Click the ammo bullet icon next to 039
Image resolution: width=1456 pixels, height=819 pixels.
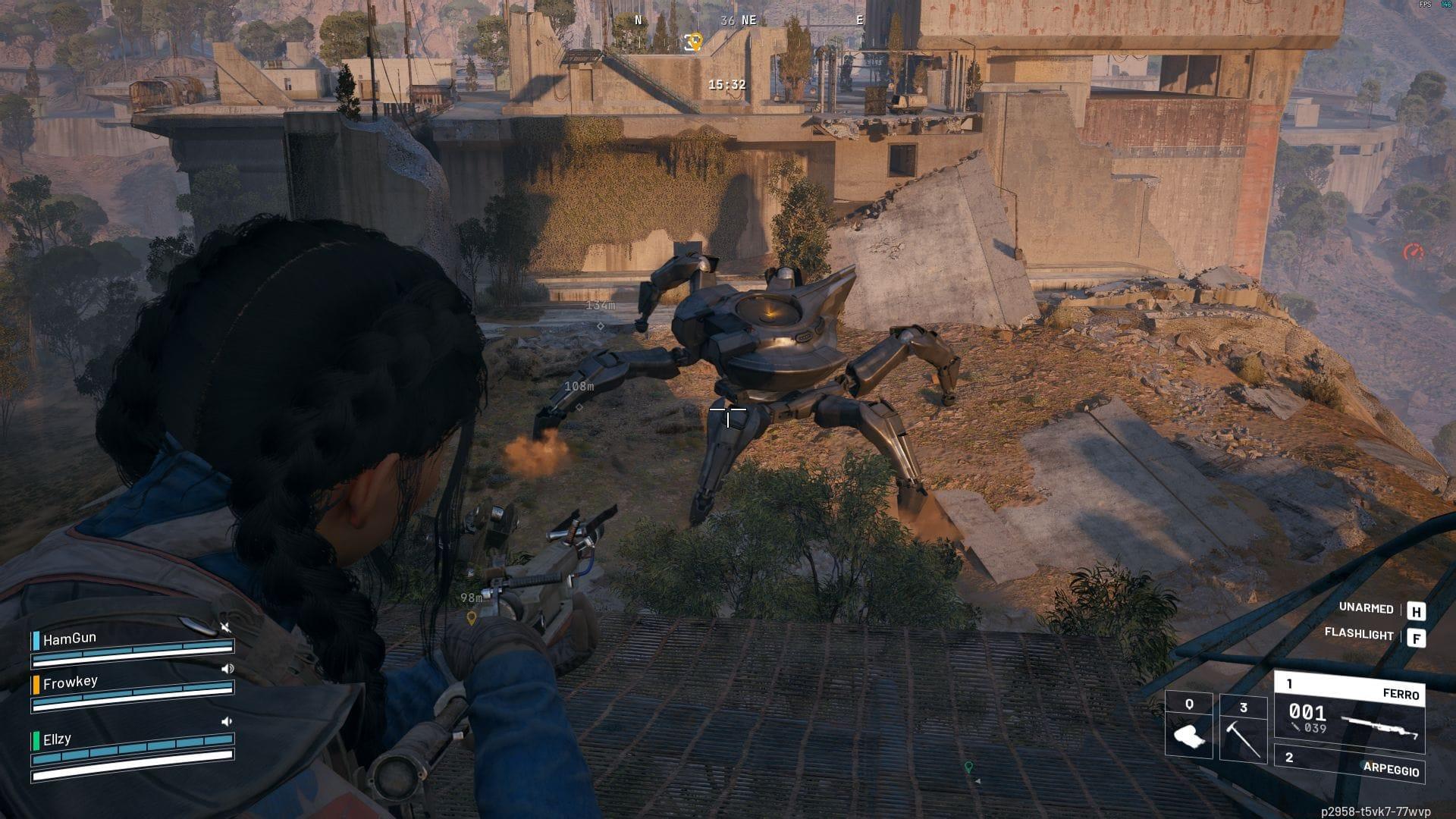click(1294, 725)
